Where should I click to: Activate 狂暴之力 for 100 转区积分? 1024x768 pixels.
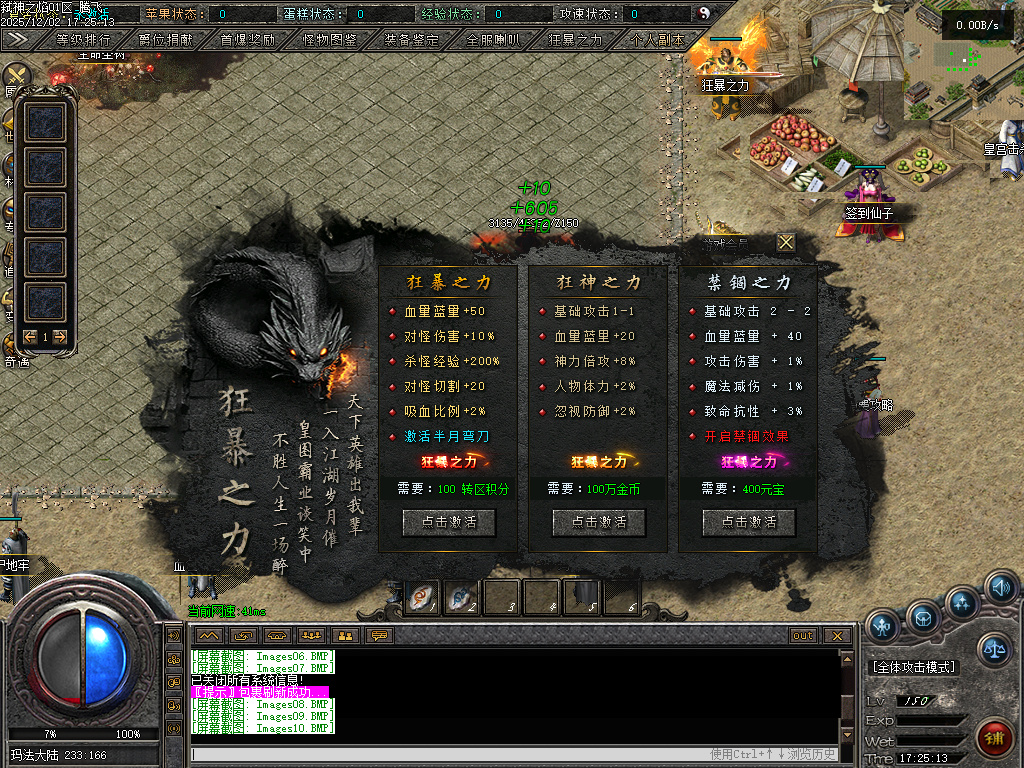449,522
